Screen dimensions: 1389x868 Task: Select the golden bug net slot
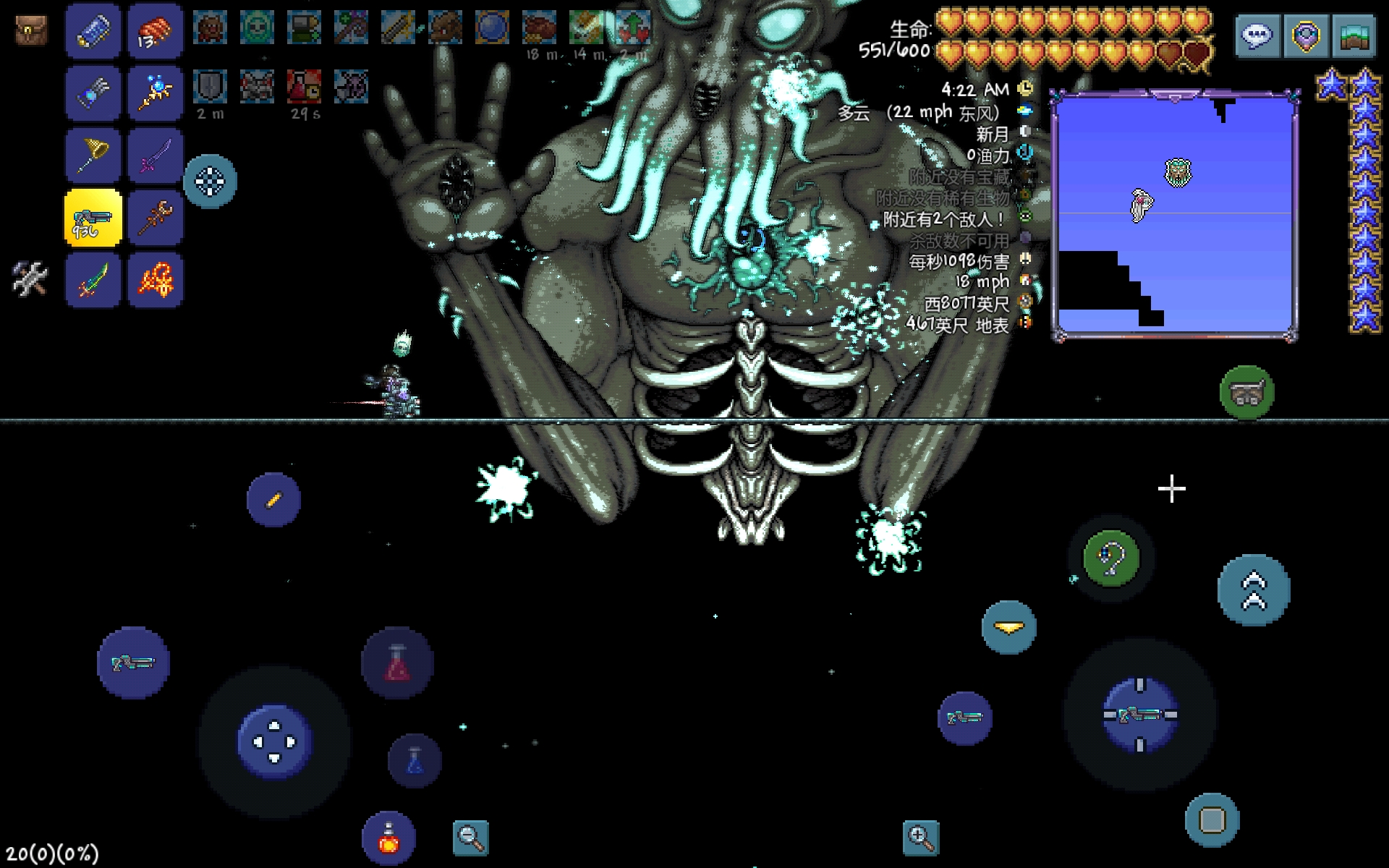(x=93, y=156)
